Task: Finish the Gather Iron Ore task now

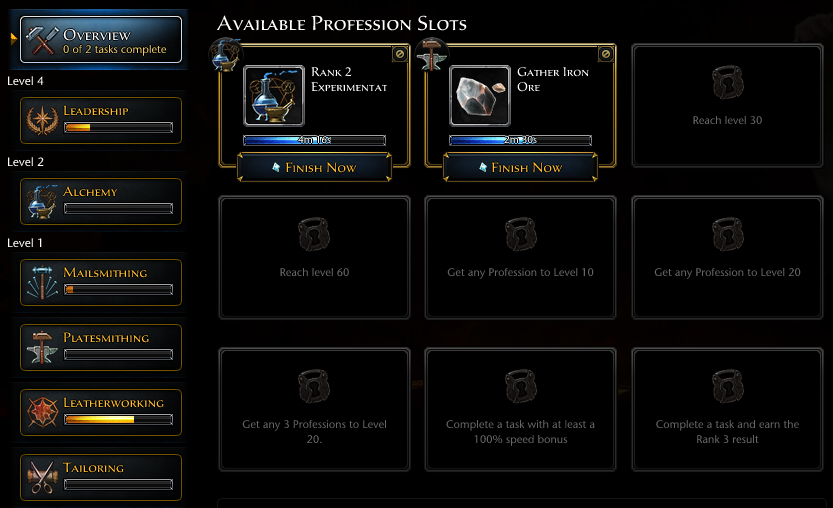Action: click(x=522, y=167)
